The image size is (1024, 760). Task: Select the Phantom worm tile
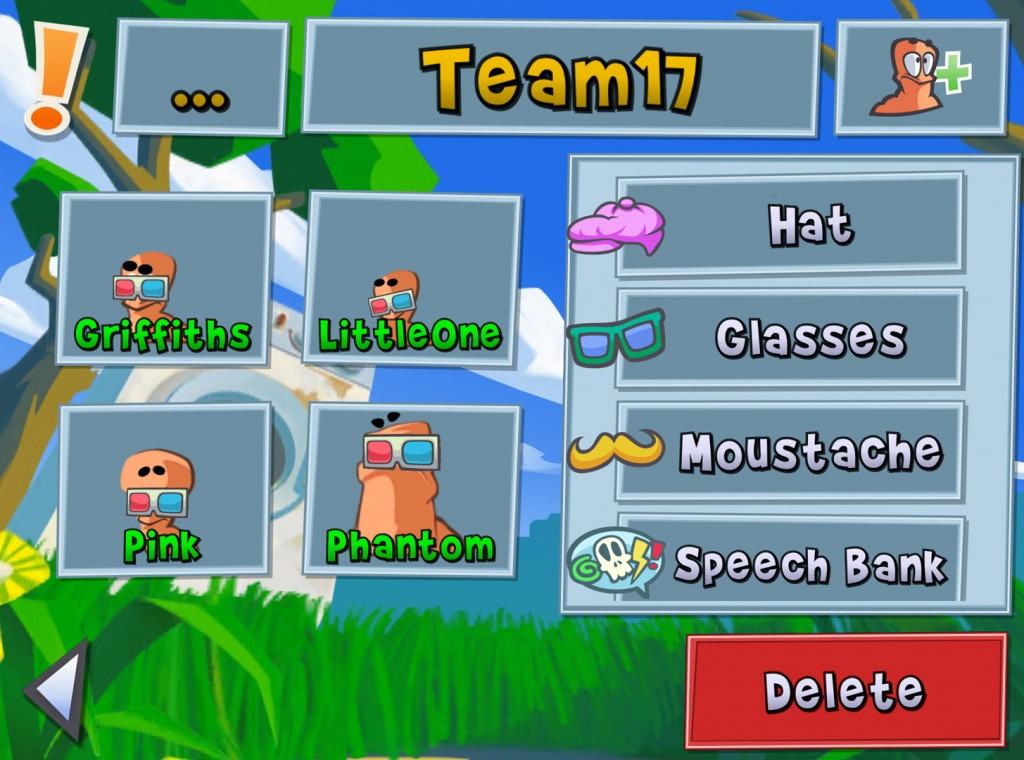click(412, 489)
